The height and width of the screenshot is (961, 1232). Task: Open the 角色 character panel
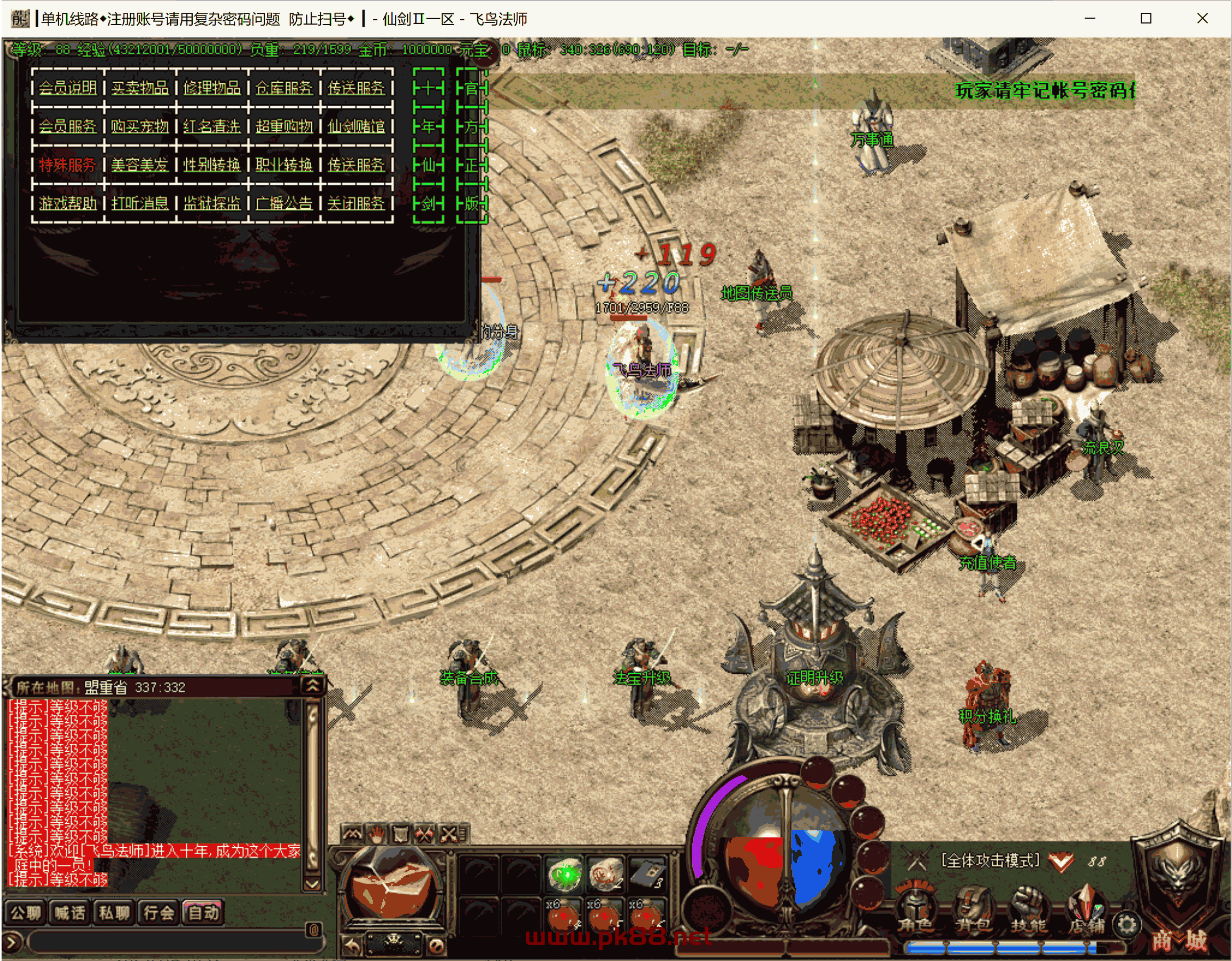[916, 910]
